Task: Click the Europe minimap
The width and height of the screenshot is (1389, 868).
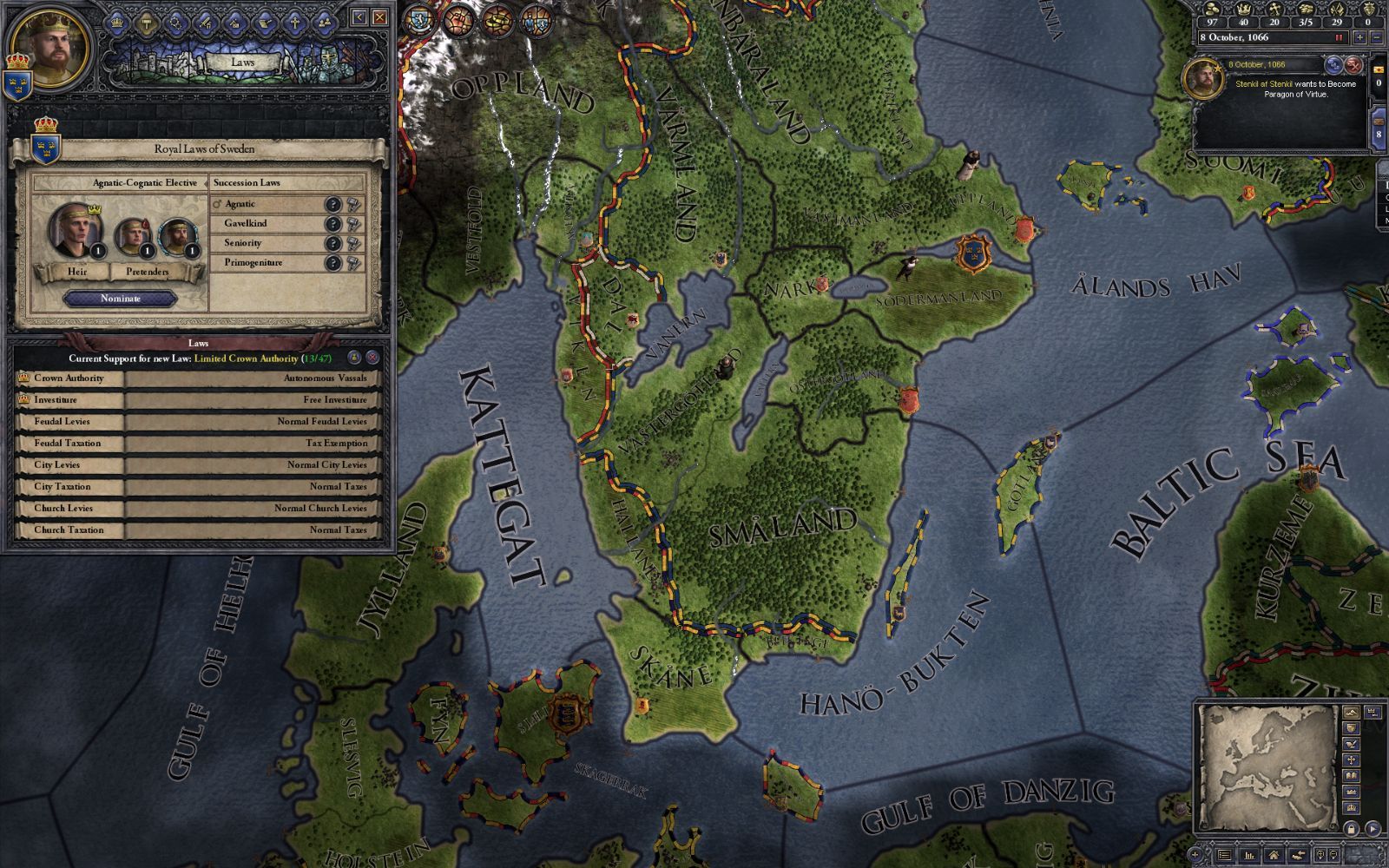Action: [1267, 768]
